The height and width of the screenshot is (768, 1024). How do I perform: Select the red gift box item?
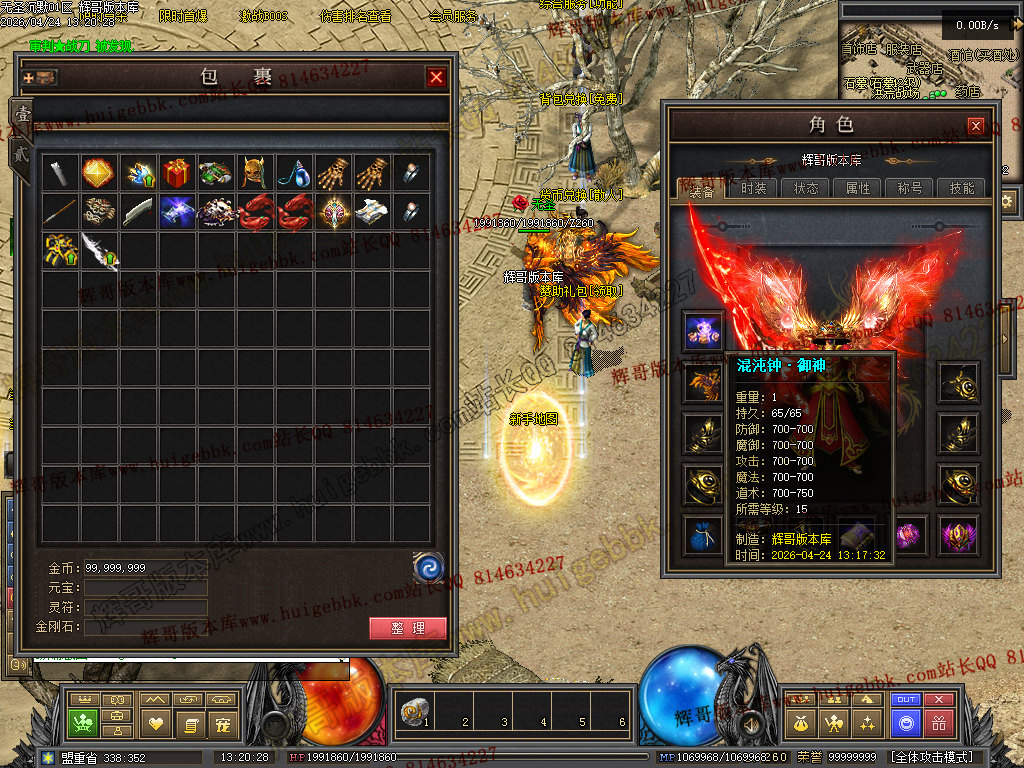pos(177,173)
